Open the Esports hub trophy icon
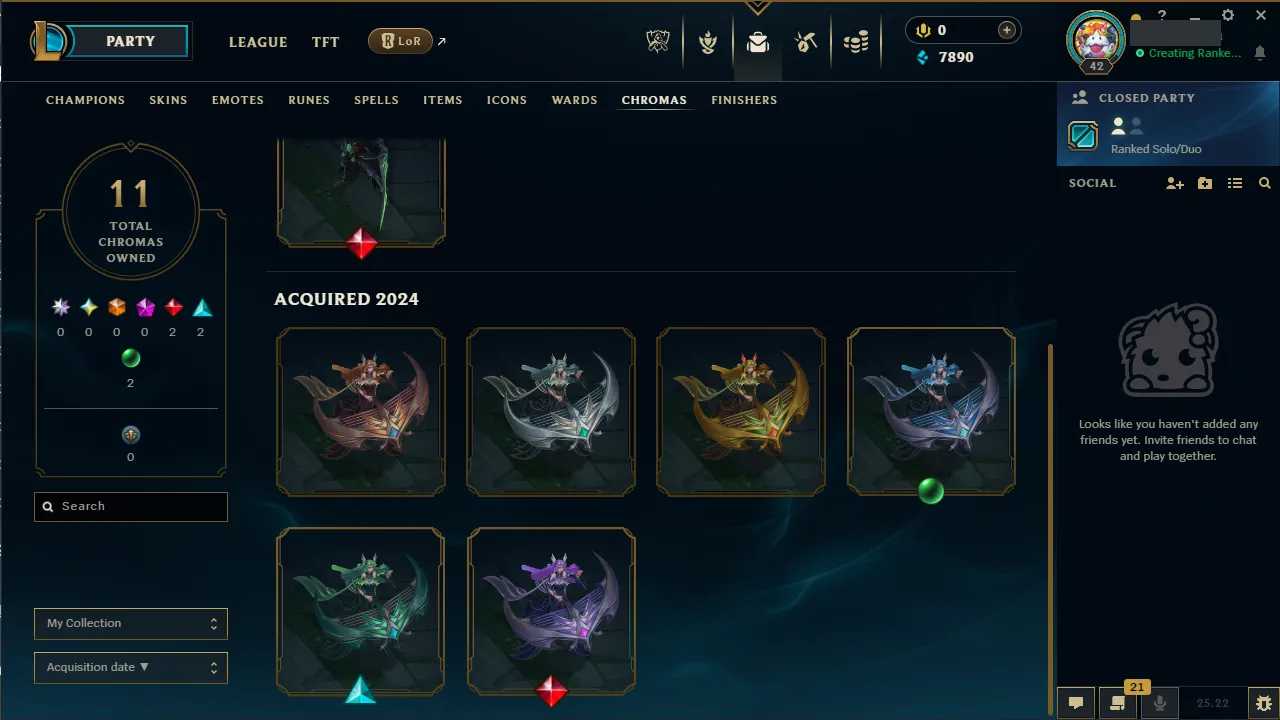This screenshot has width=1280, height=720. point(658,40)
